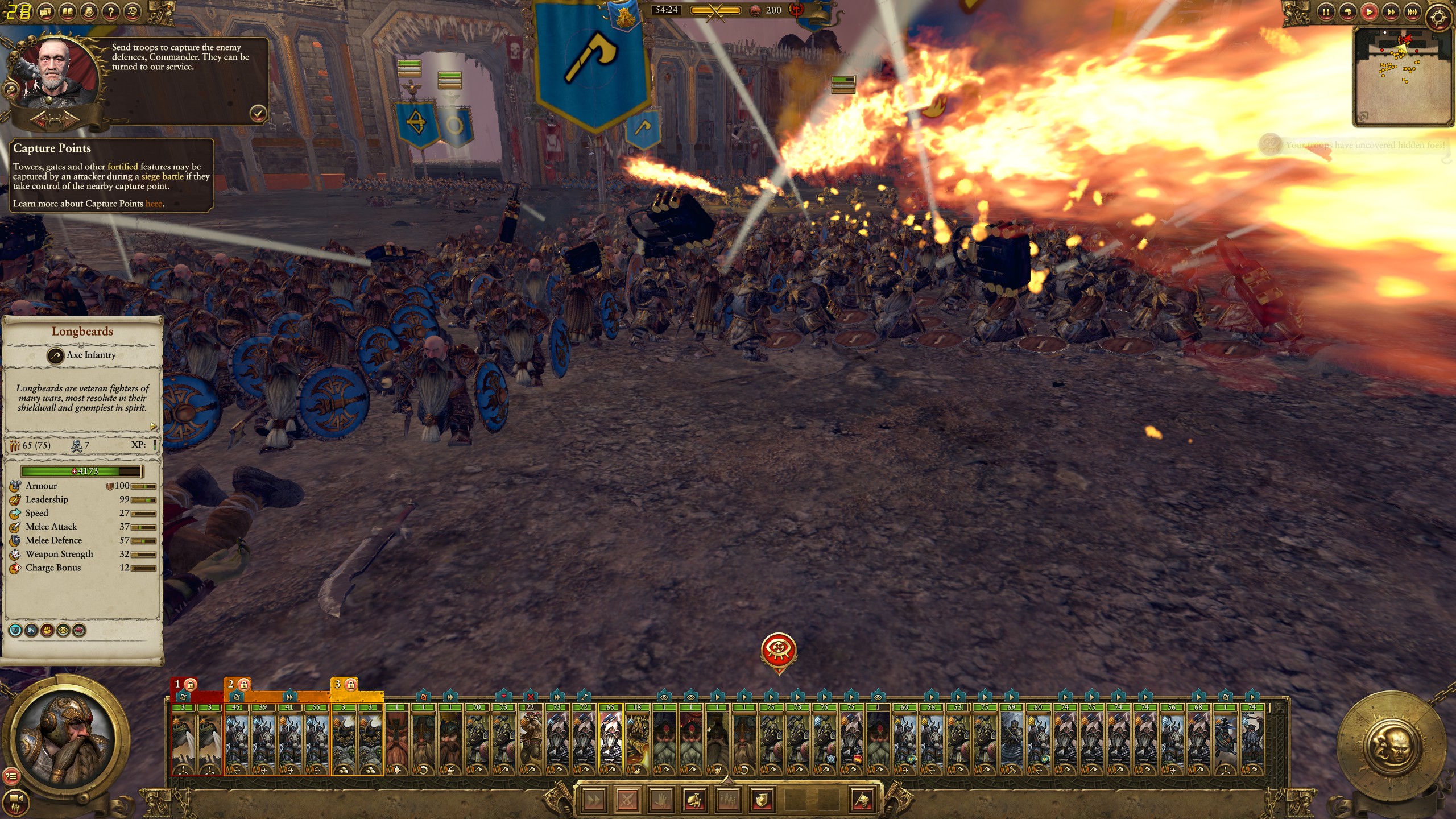The width and height of the screenshot is (1456, 819).
Task: Click the open hand halt button
Action: click(660, 800)
